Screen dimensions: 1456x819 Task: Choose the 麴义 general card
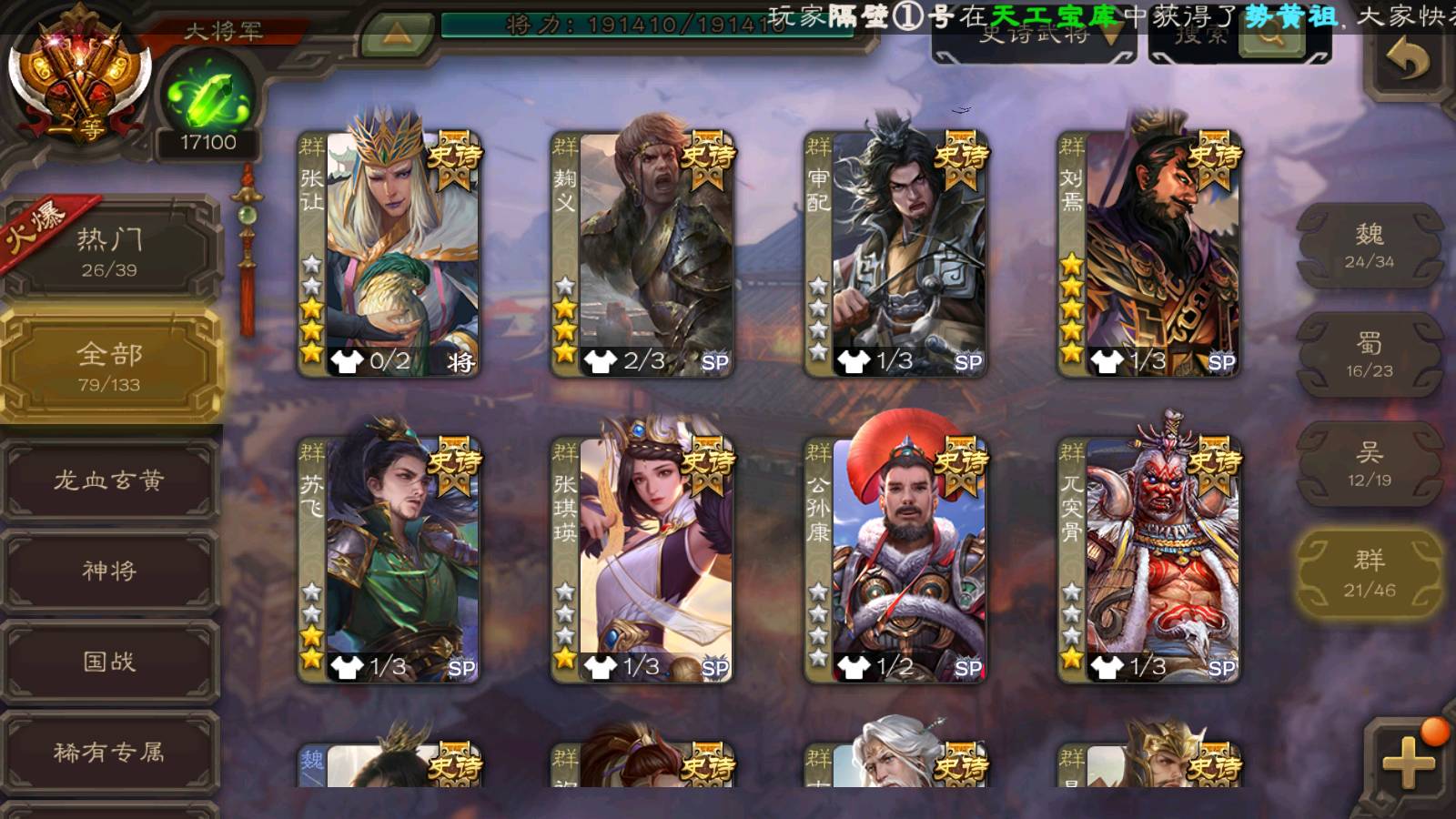tap(642, 253)
